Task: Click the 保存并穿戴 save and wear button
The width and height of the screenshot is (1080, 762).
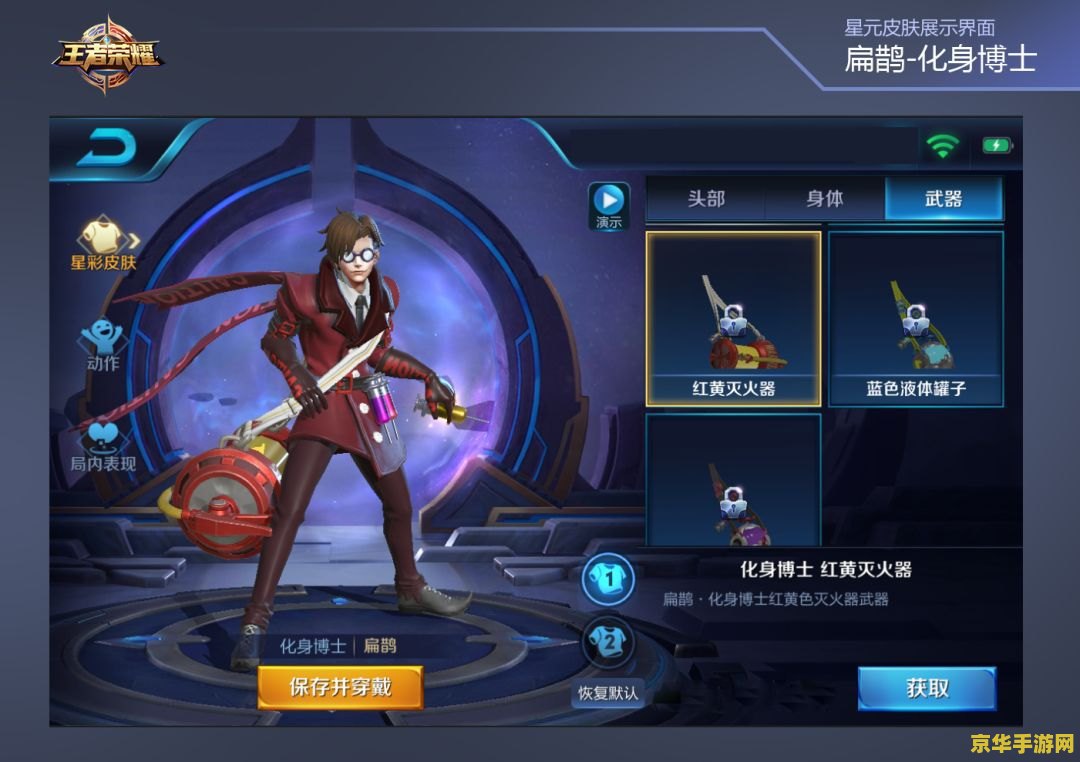Action: (x=340, y=688)
